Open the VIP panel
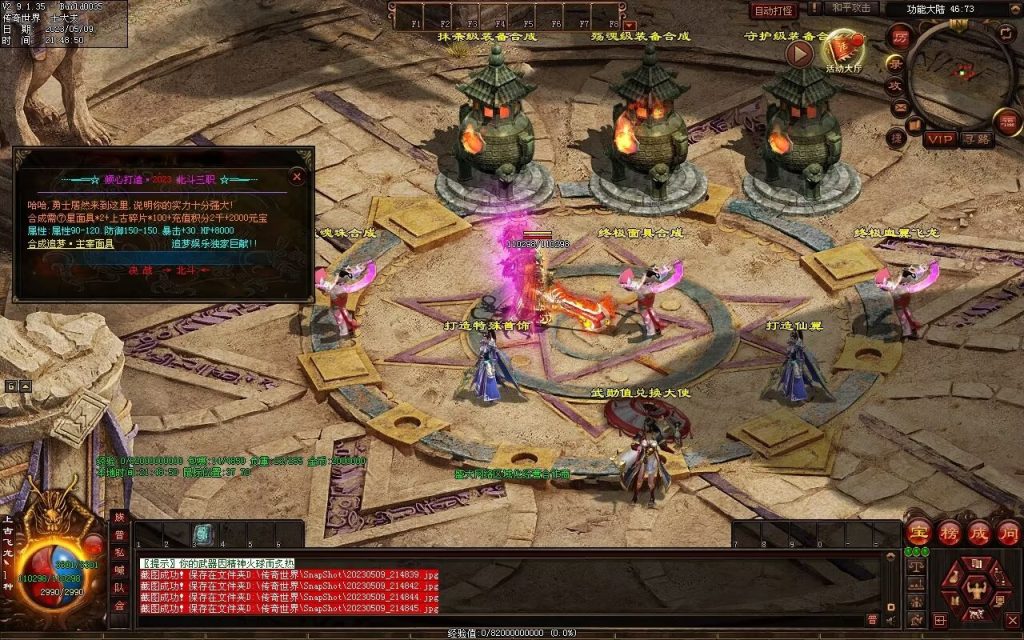Viewport: 1024px width, 640px height. pyautogui.click(x=940, y=139)
